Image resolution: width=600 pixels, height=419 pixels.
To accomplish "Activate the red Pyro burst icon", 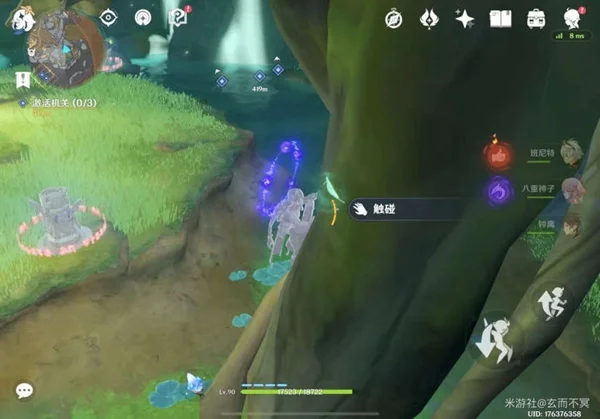I will pos(497,155).
